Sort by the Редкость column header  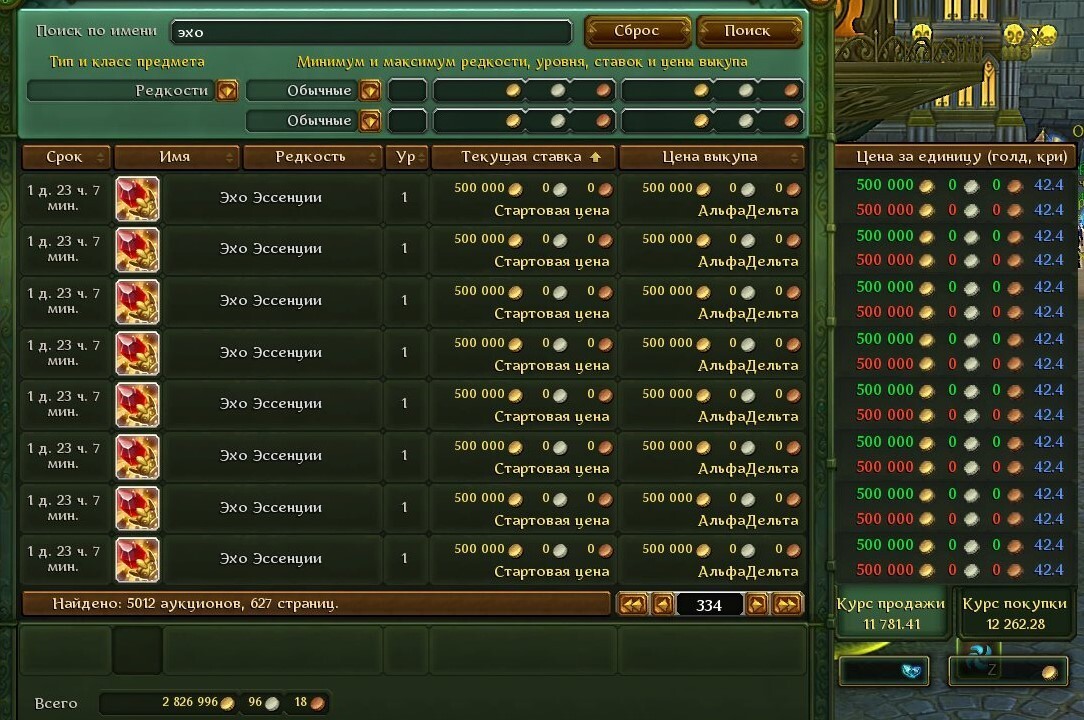click(x=313, y=157)
